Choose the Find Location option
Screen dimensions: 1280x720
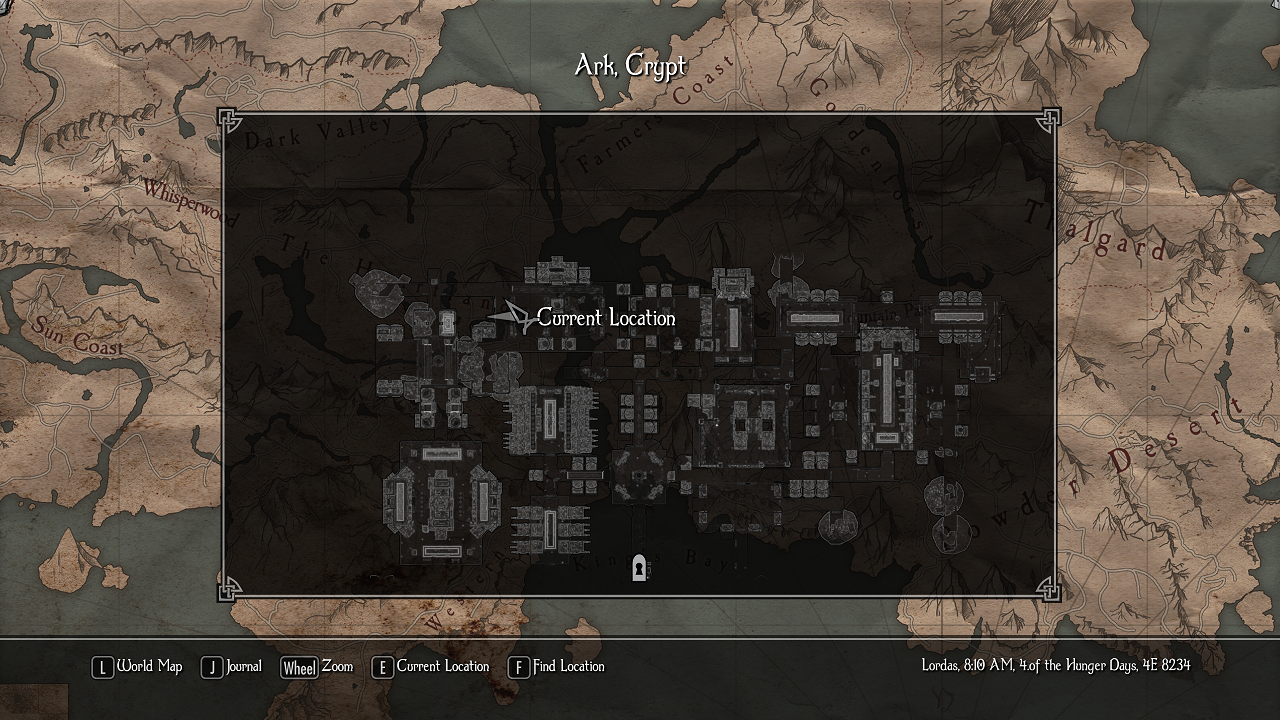click(x=557, y=667)
